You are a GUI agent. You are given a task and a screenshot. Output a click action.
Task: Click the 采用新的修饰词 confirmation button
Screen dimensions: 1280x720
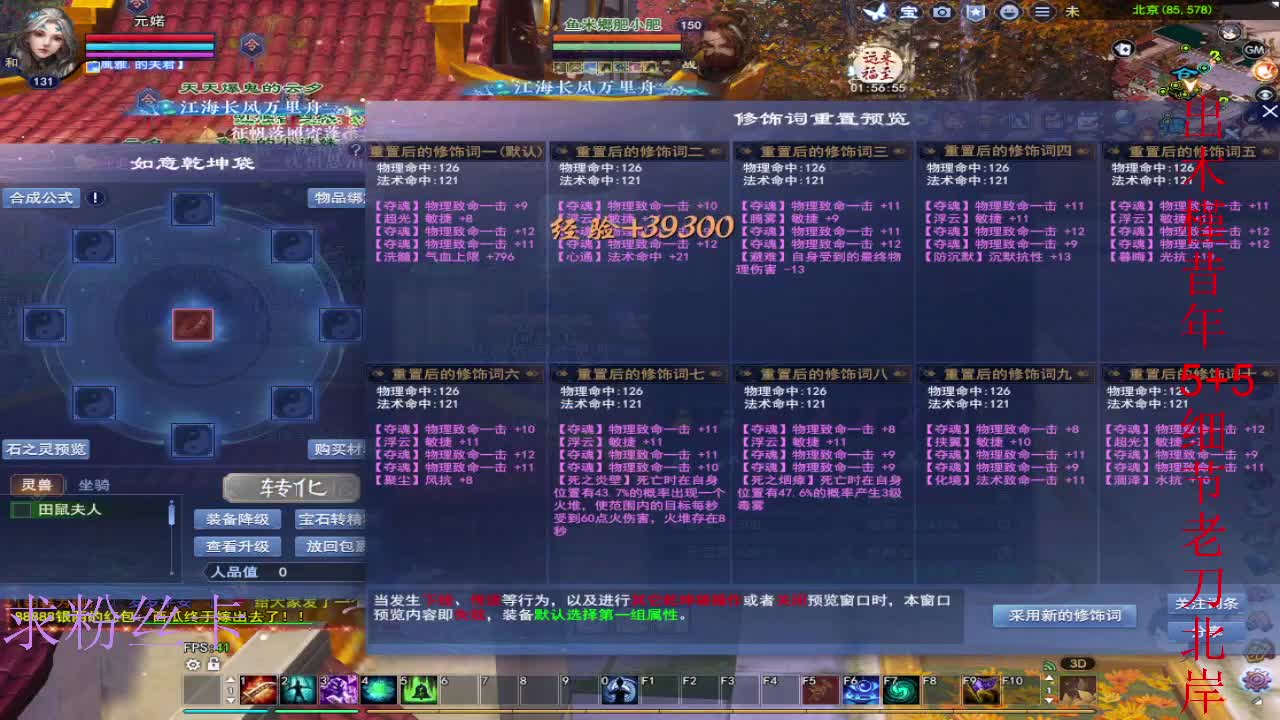click(1066, 616)
